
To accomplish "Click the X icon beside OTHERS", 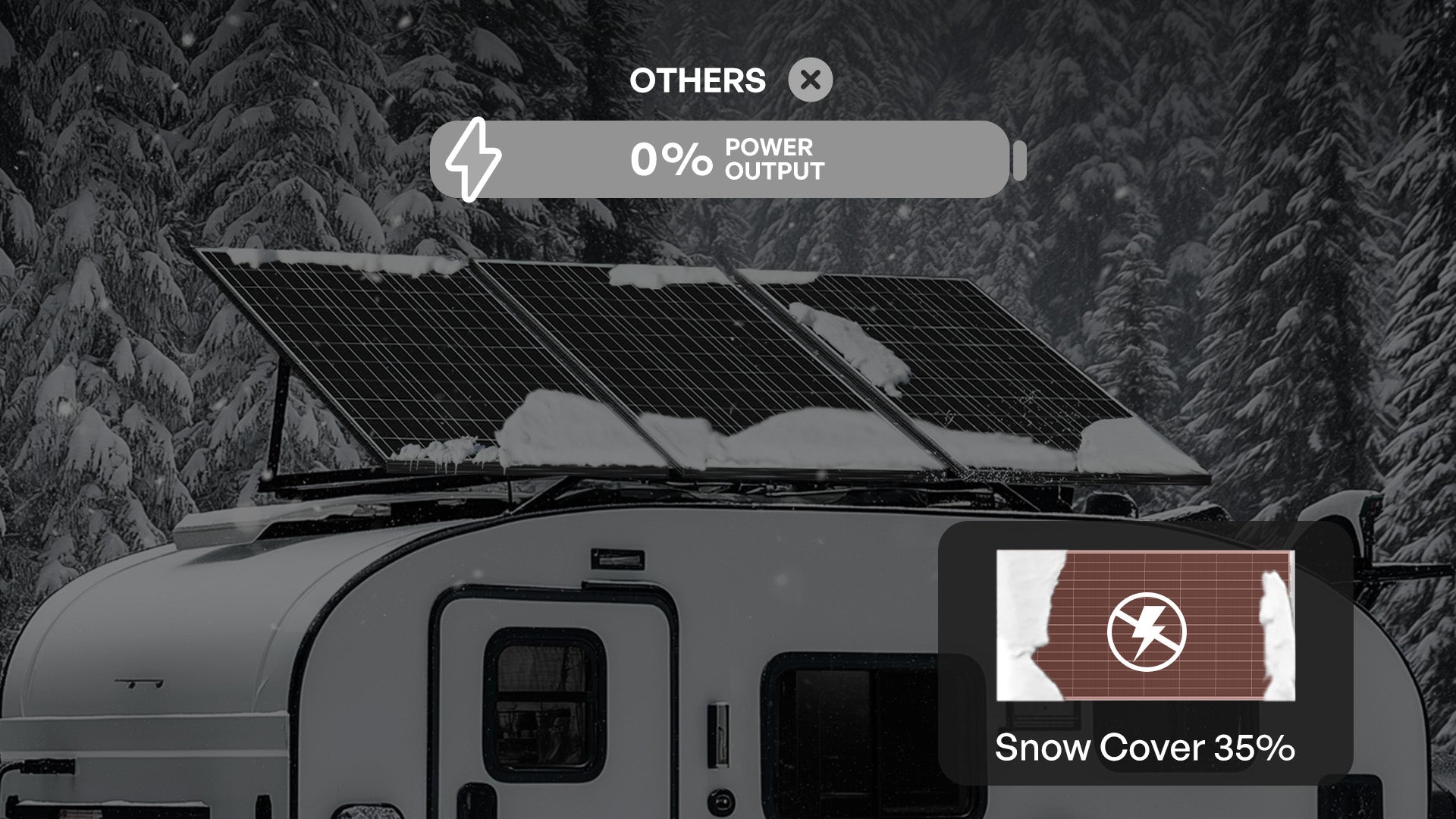I will pos(810,80).
